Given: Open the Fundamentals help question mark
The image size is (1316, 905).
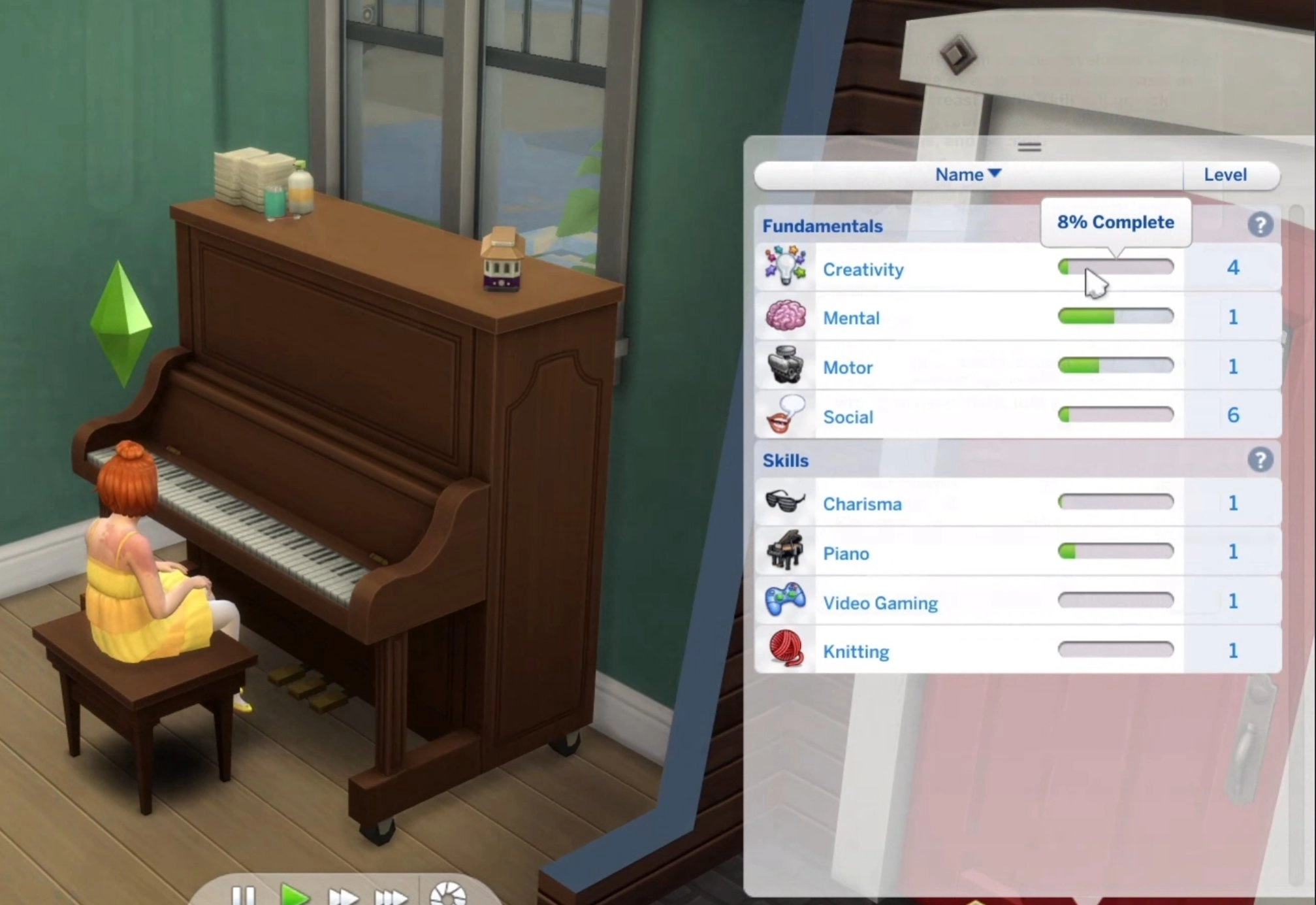Looking at the screenshot, I should click(x=1260, y=225).
